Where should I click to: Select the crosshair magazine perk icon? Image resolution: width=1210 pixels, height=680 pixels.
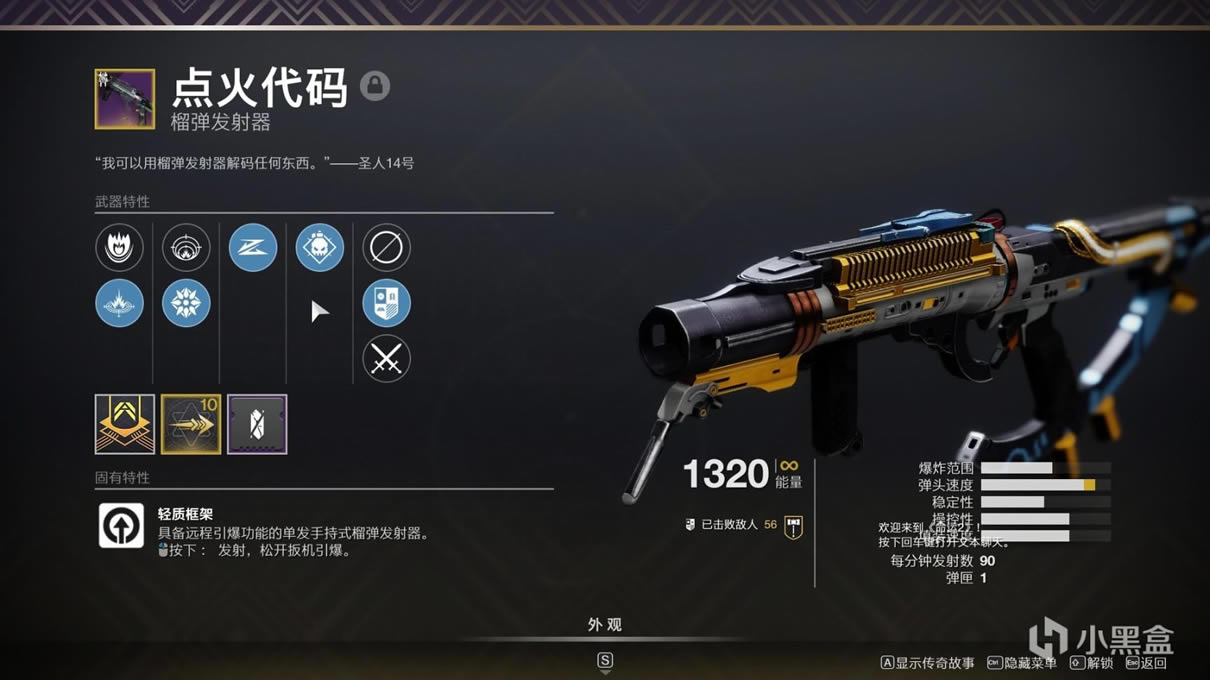coord(186,247)
